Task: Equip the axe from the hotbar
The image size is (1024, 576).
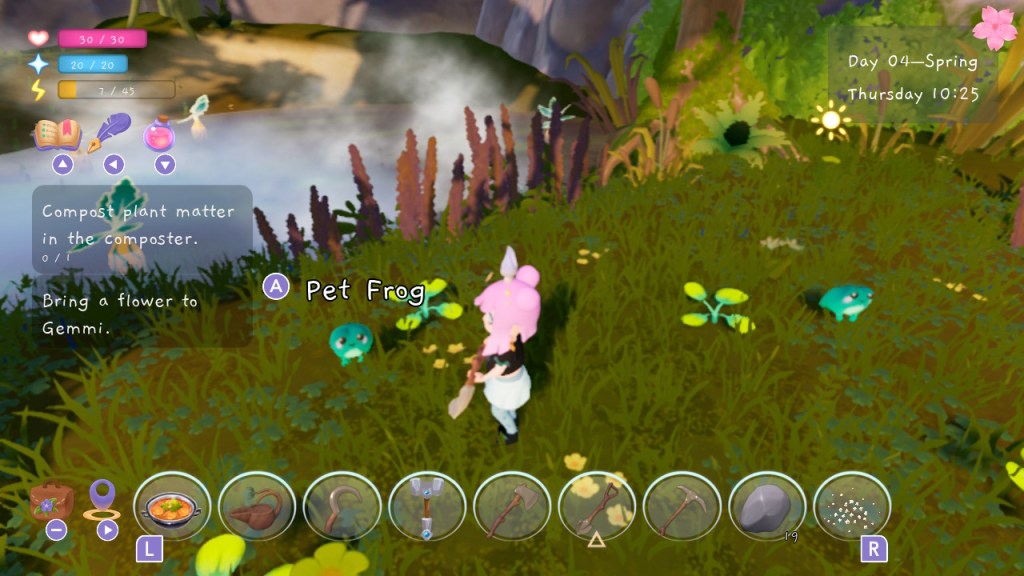Action: (512, 507)
